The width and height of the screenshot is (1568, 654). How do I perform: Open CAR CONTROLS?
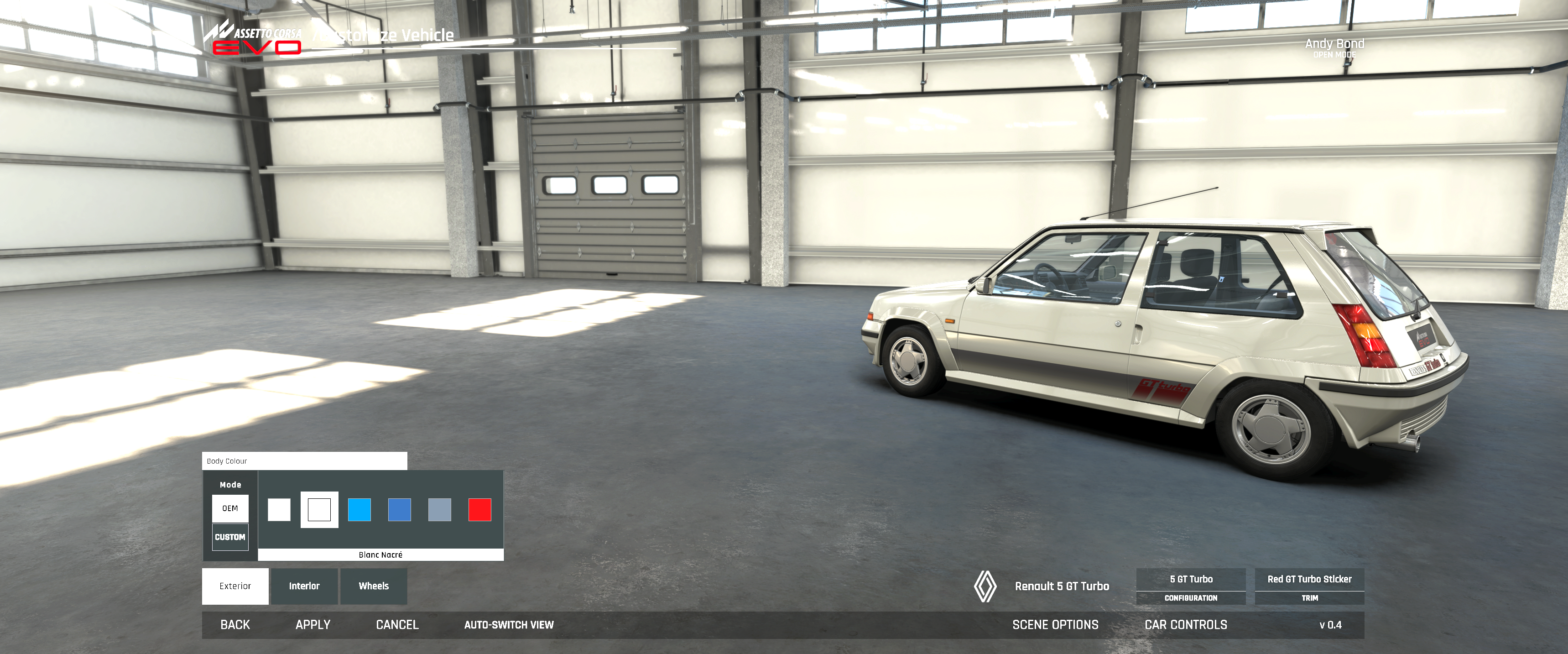point(1186,625)
